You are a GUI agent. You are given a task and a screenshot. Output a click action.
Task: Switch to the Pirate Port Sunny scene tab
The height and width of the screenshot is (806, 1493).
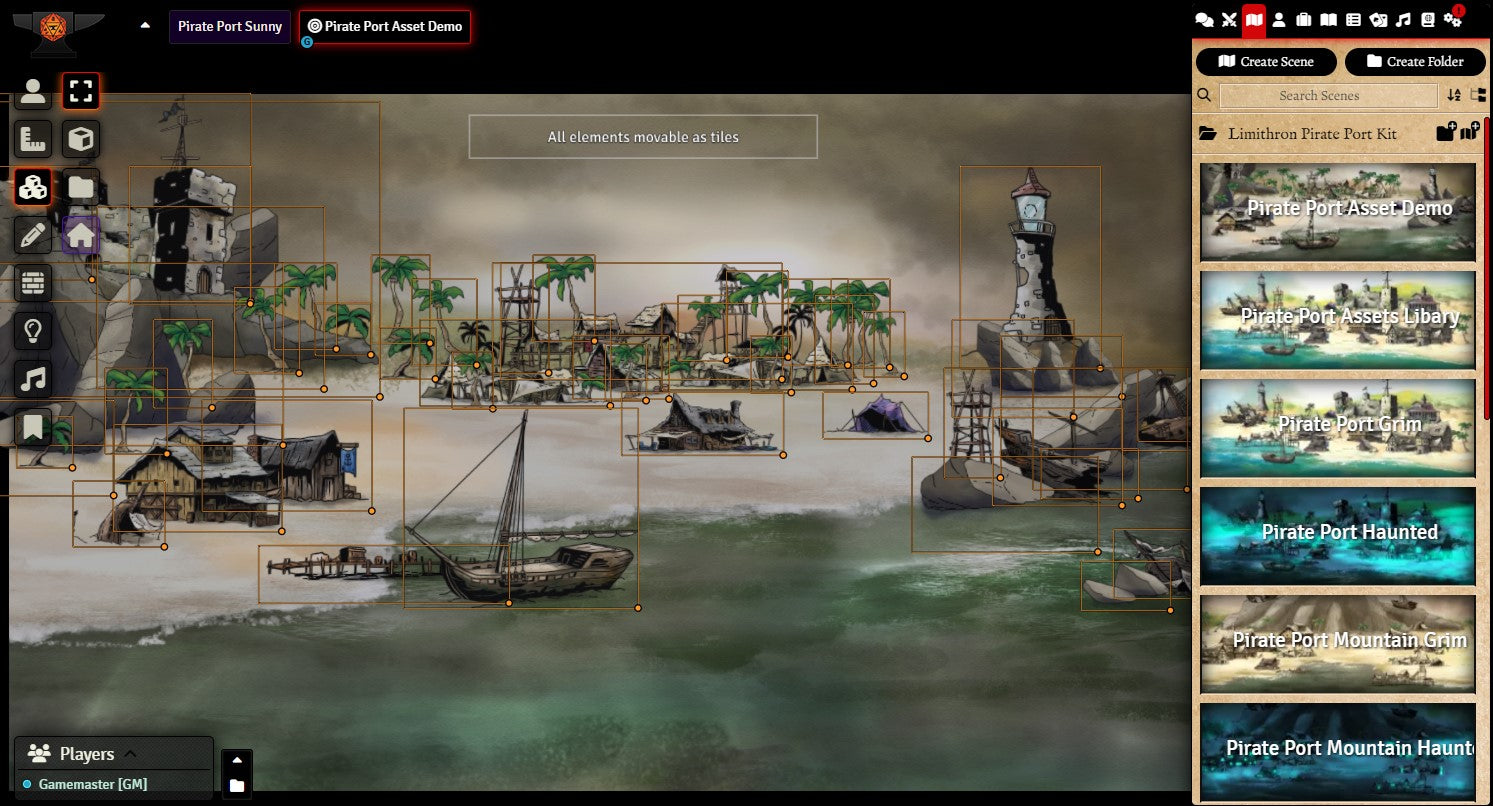click(x=230, y=27)
